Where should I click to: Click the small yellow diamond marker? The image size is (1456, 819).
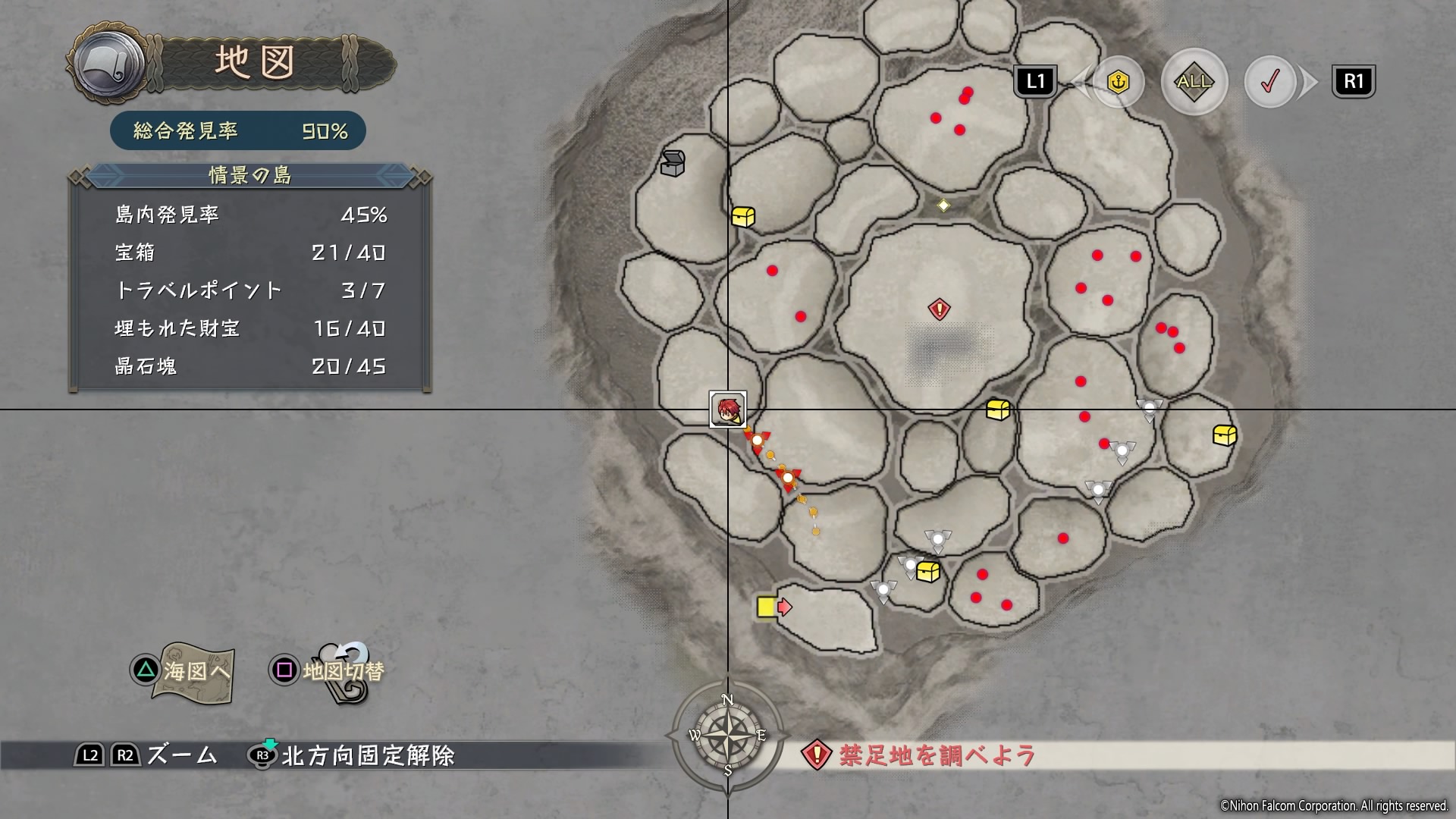coord(943,205)
